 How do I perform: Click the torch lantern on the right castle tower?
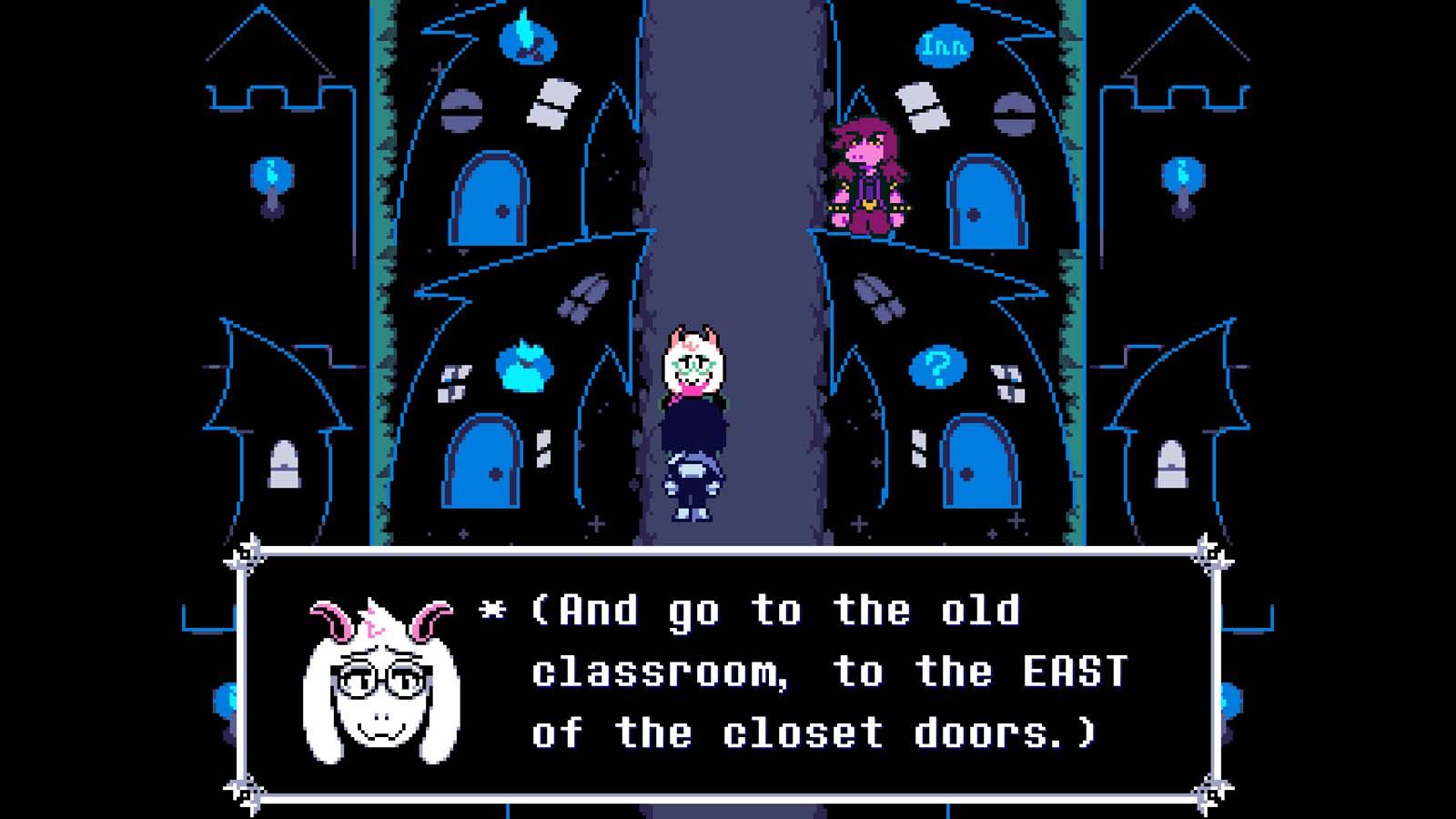tap(1183, 173)
